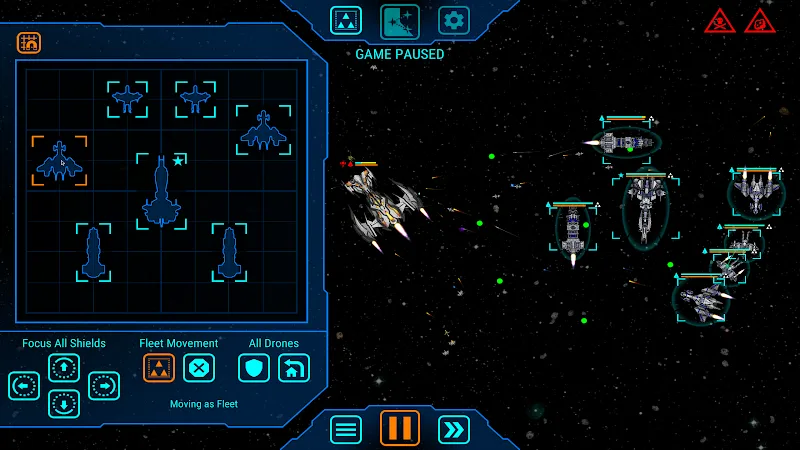Activate the fast-forward button

pos(454,429)
